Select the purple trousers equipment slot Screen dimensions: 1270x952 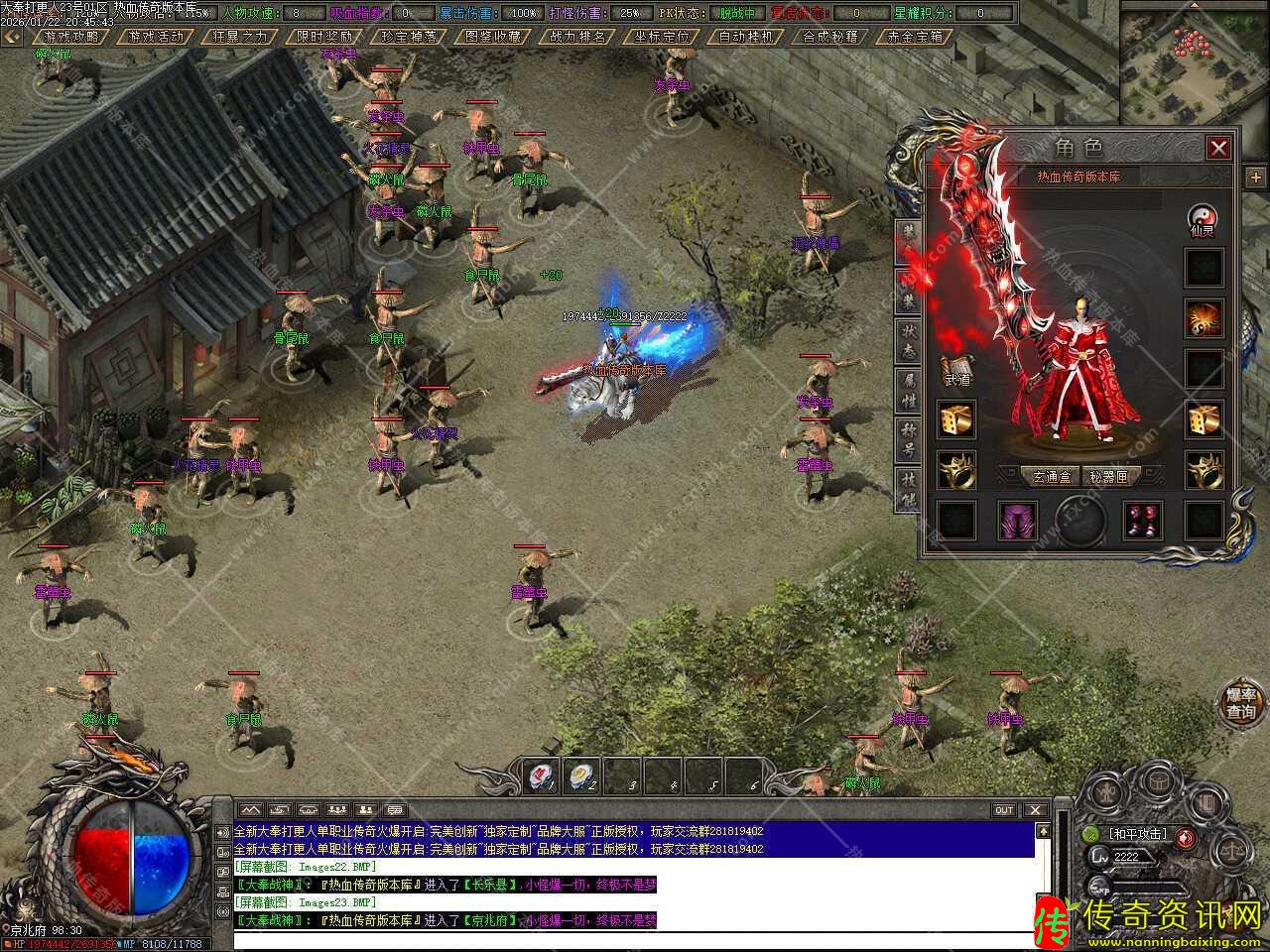point(1016,521)
